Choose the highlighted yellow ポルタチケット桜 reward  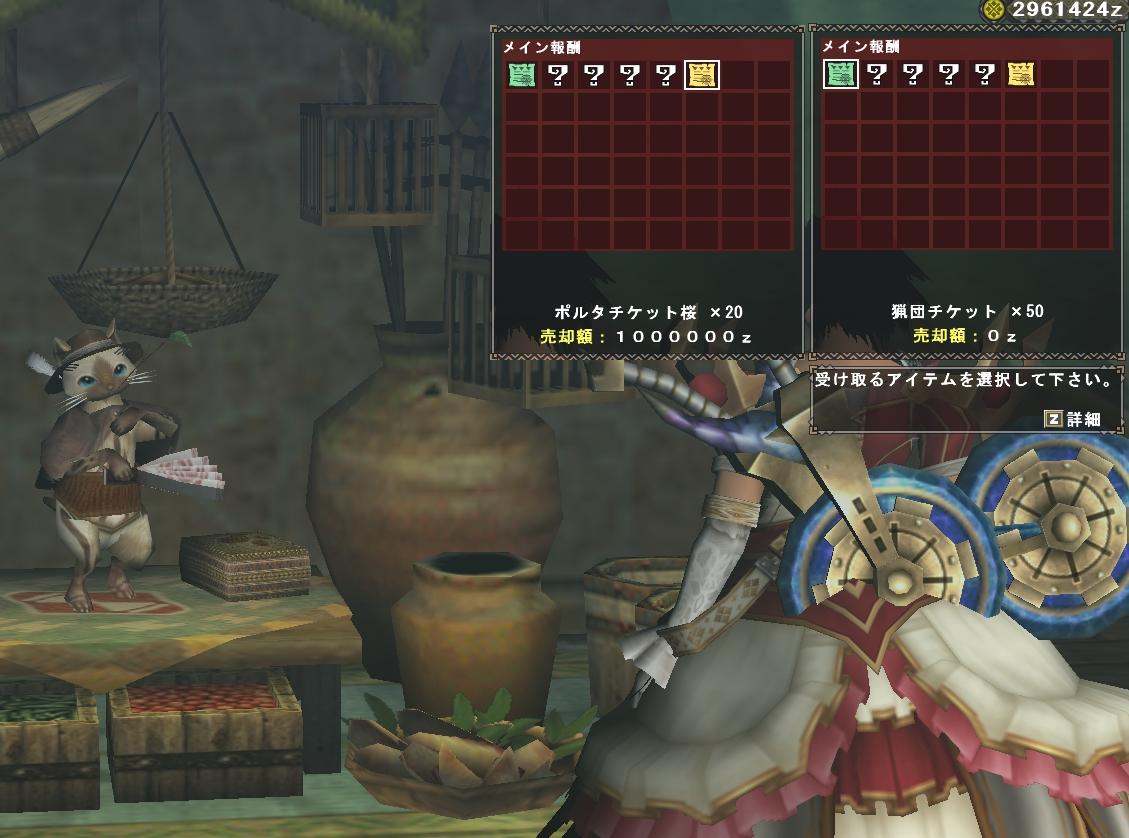[x=701, y=74]
